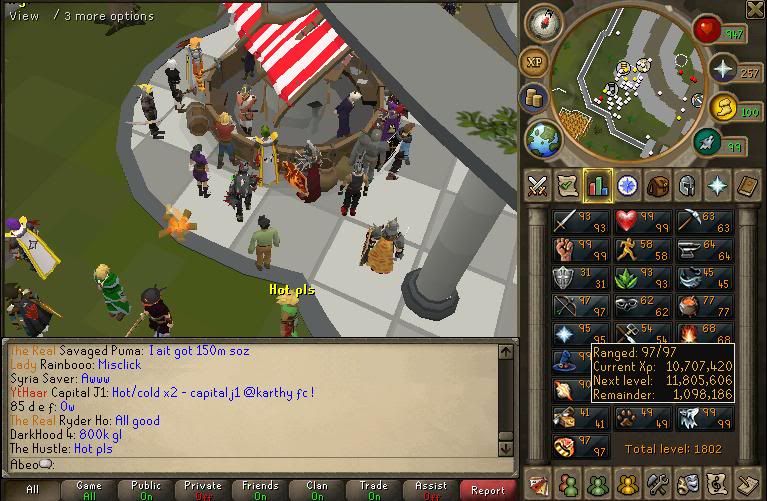Open the backpack inventory tab

[x=657, y=185]
